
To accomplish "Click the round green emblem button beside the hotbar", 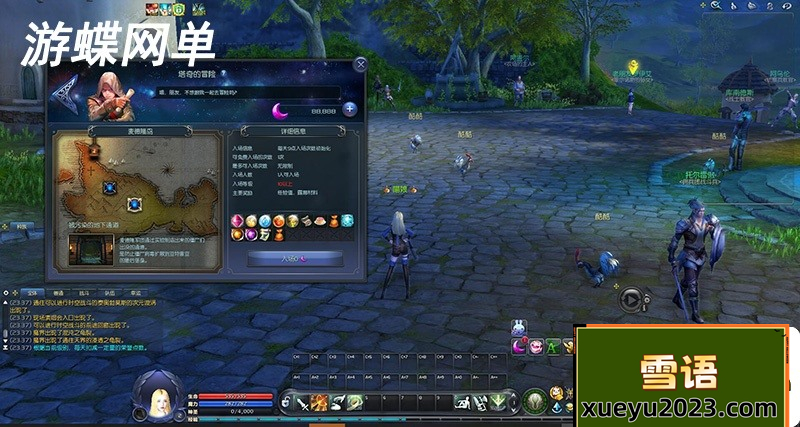I will [534, 400].
